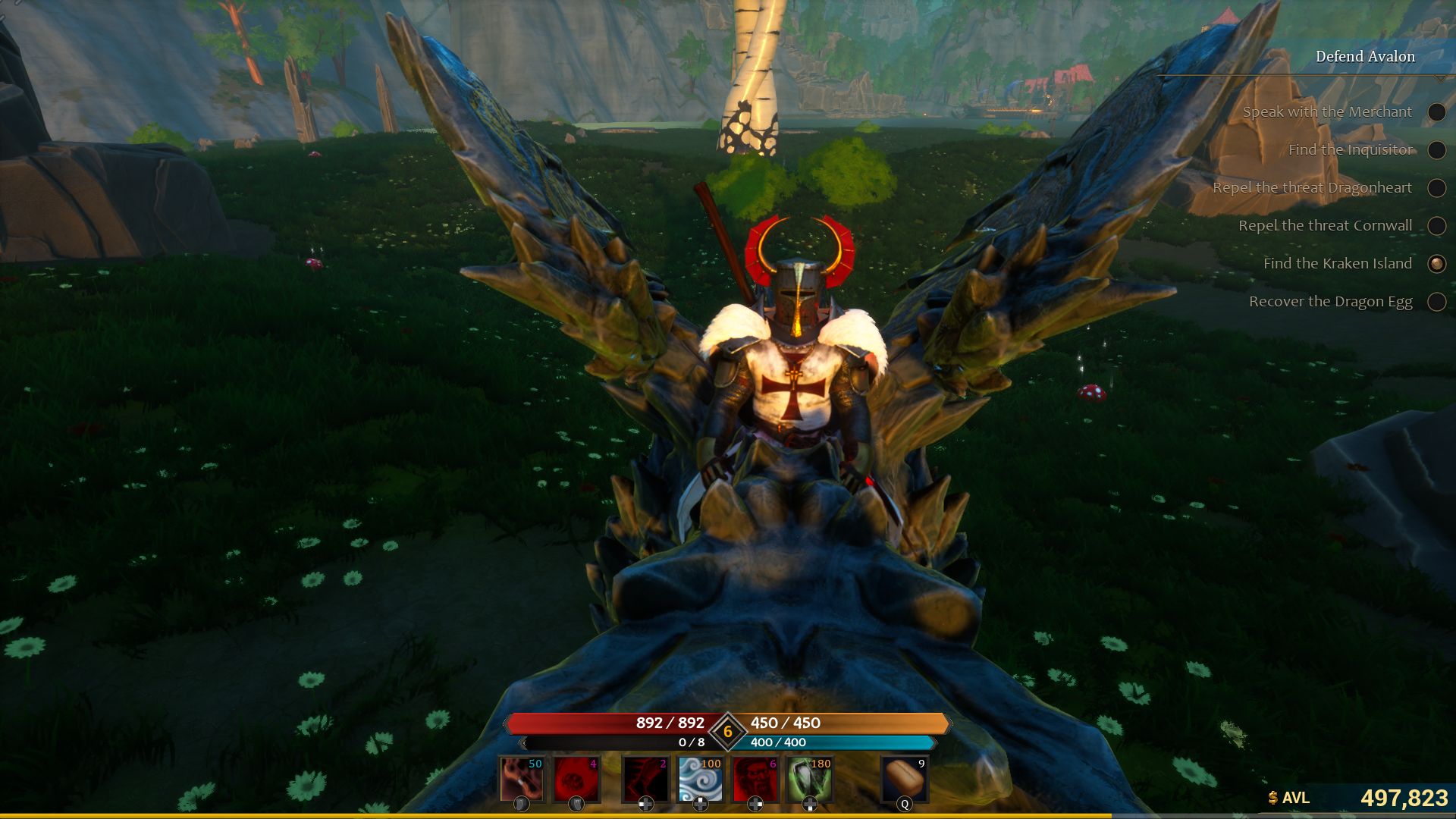
Task: Mark the Speak with the Merchant objective circle
Action: (1437, 112)
